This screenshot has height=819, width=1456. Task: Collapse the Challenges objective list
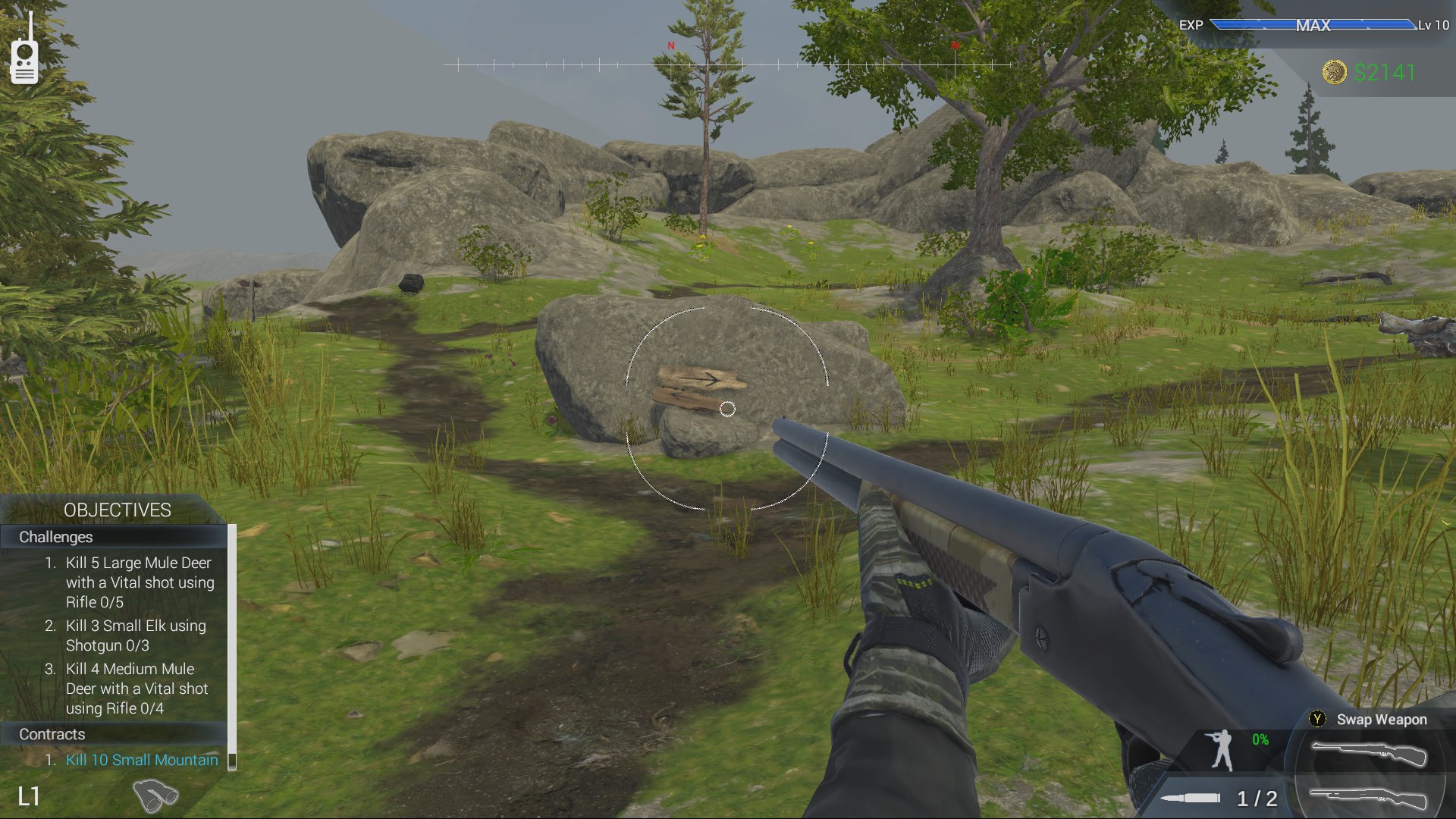(x=56, y=537)
